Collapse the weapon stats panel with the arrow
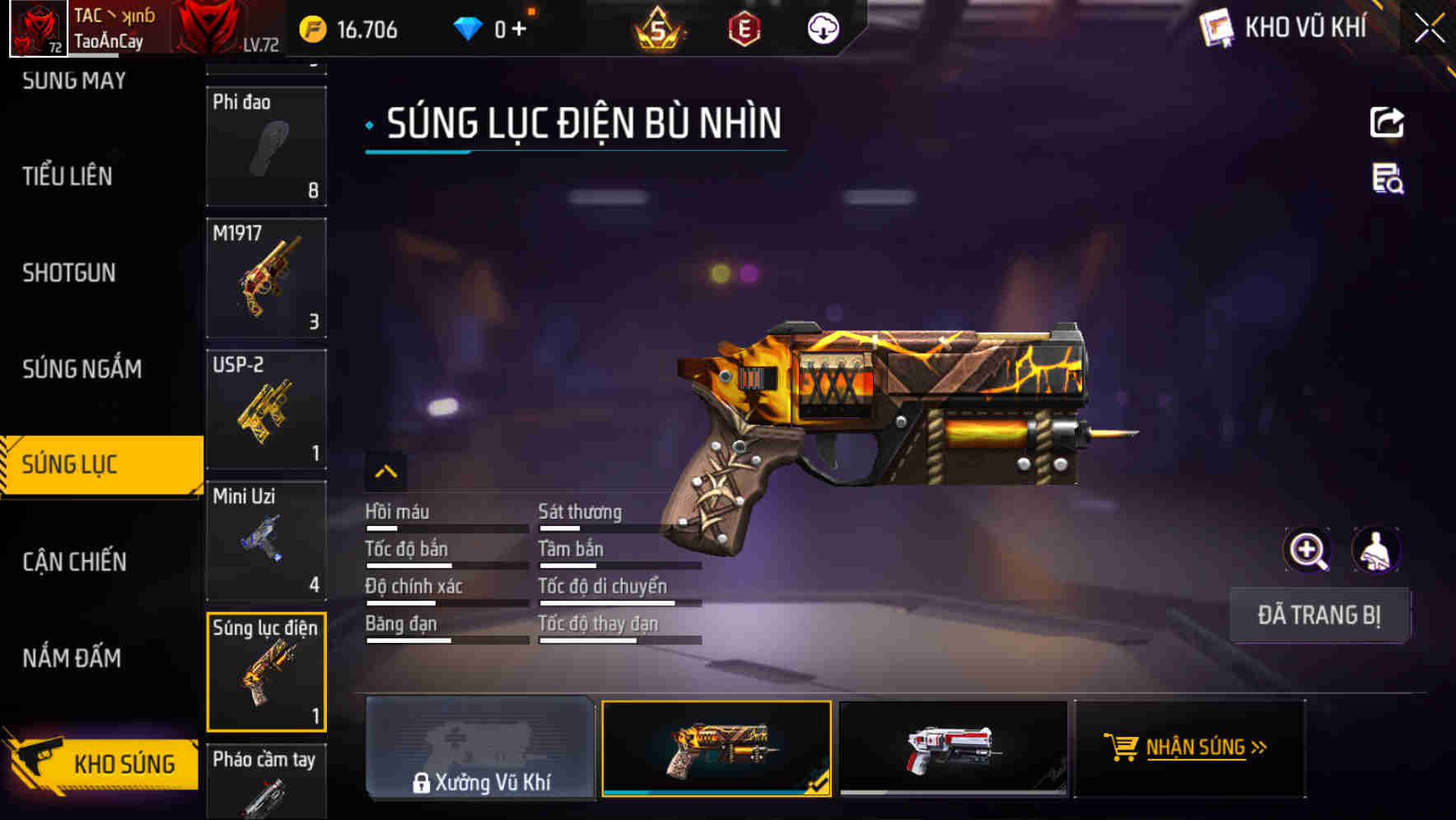Image resolution: width=1456 pixels, height=820 pixels. point(384,470)
